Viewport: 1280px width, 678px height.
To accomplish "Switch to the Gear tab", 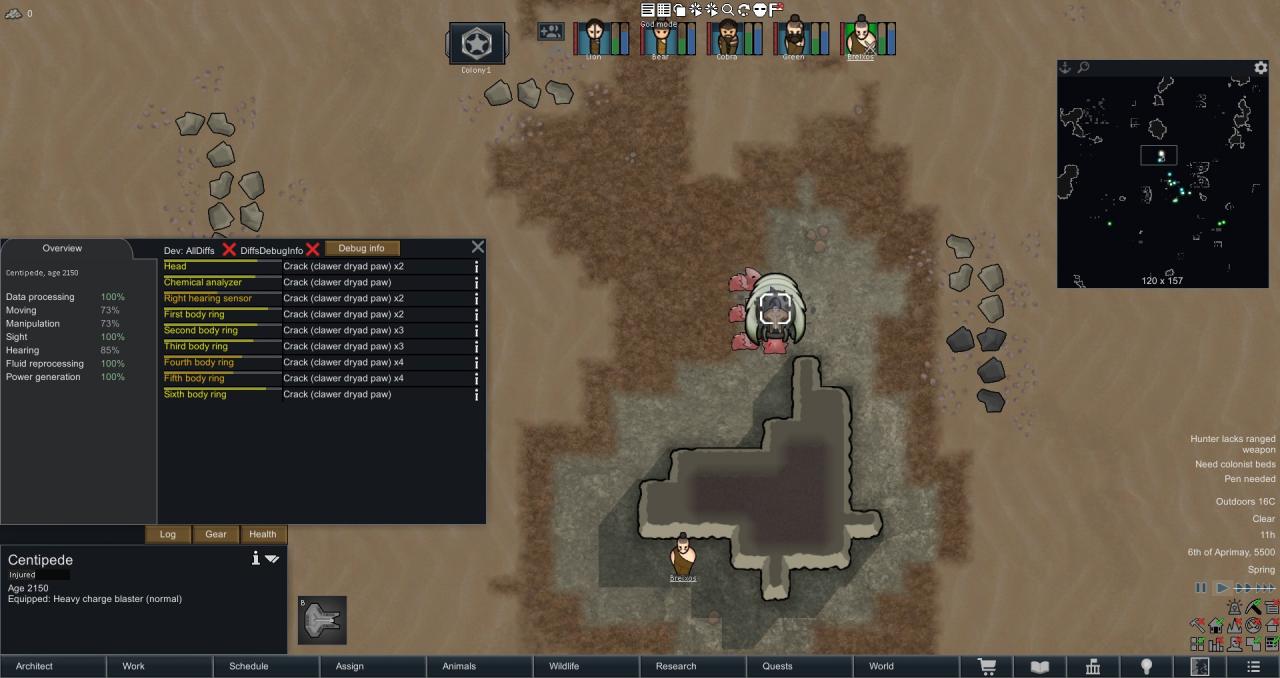I will (x=216, y=534).
